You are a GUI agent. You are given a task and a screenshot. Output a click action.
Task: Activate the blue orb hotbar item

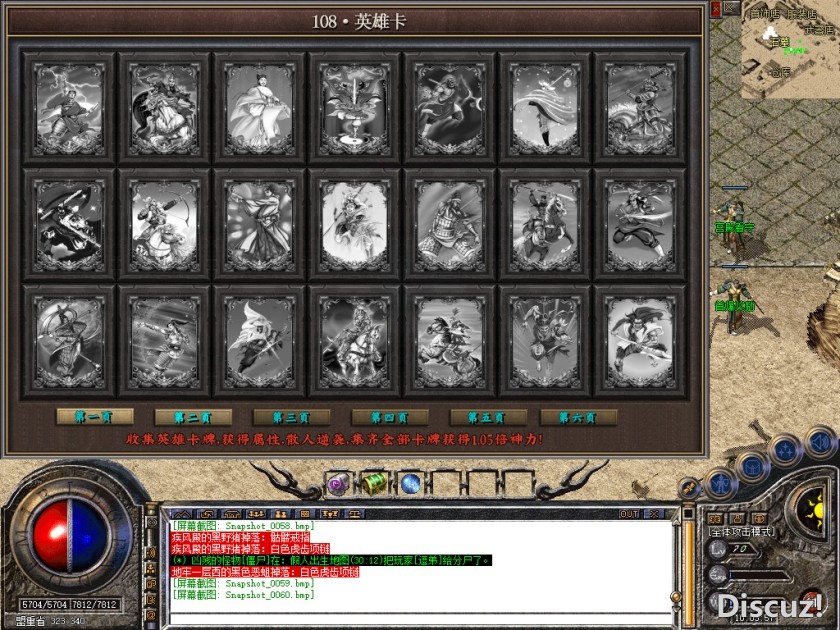[x=410, y=485]
